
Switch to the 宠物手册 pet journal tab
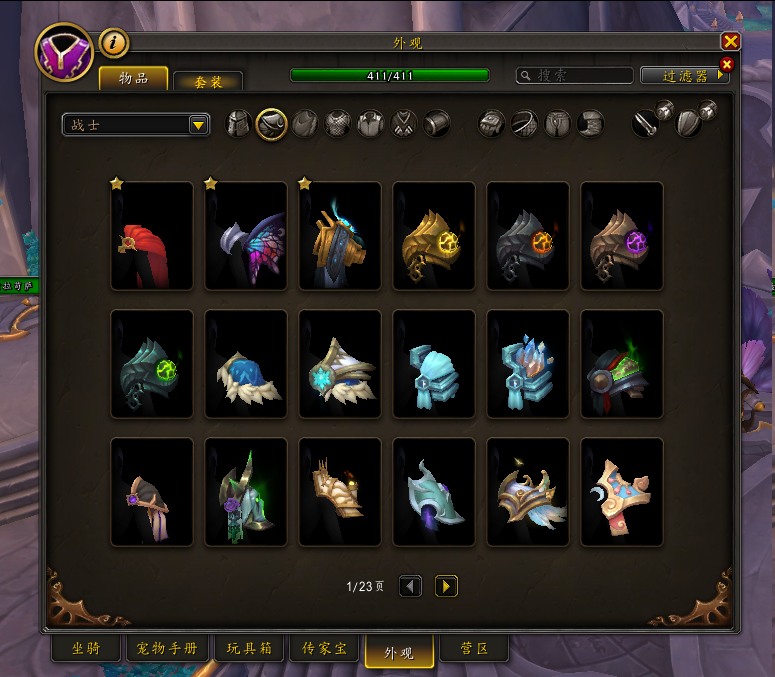point(168,649)
